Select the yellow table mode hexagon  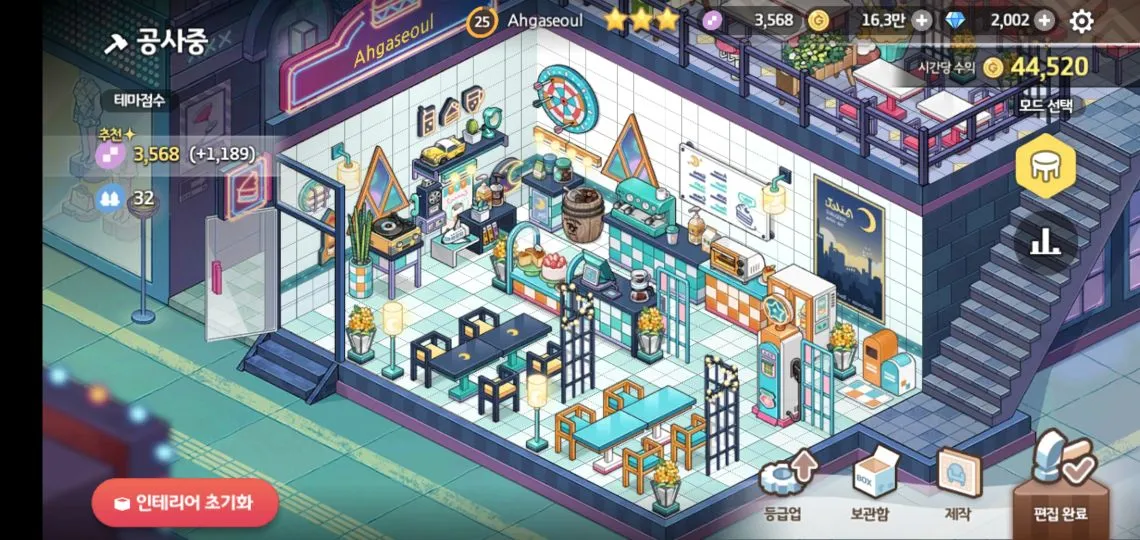[x=1045, y=165]
